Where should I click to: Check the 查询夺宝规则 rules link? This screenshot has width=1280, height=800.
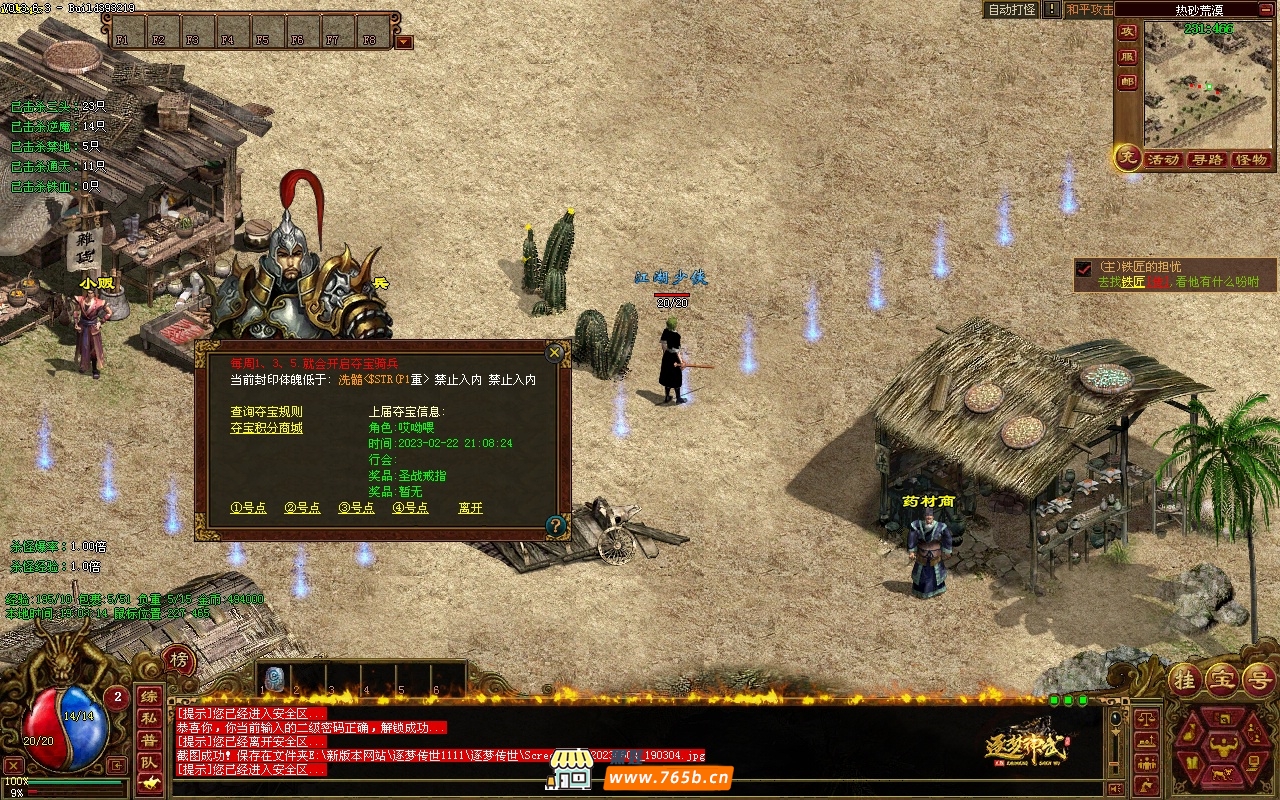click(x=266, y=412)
